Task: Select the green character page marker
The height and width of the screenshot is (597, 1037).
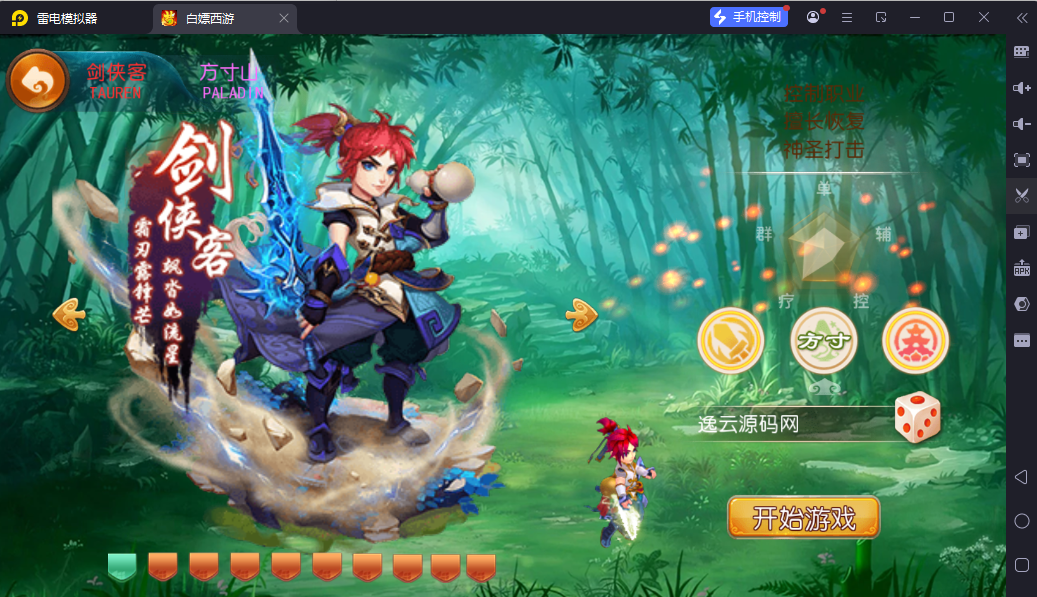Action: [122, 566]
